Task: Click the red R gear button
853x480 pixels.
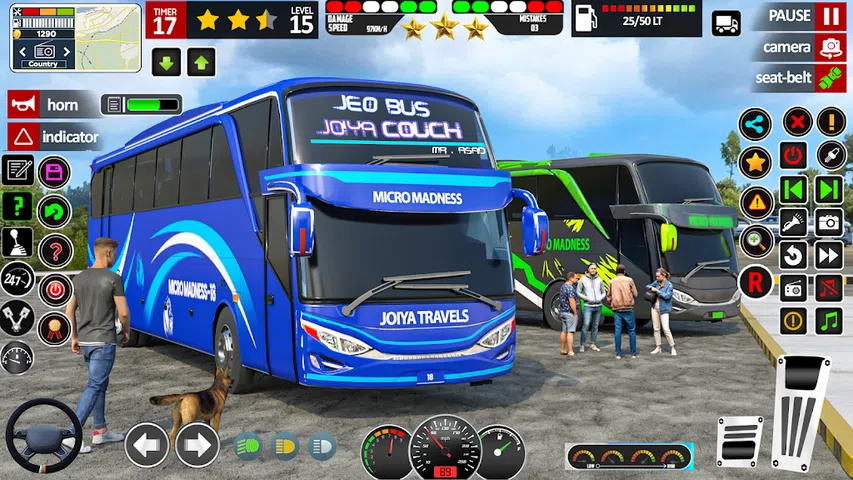Action: (x=755, y=283)
